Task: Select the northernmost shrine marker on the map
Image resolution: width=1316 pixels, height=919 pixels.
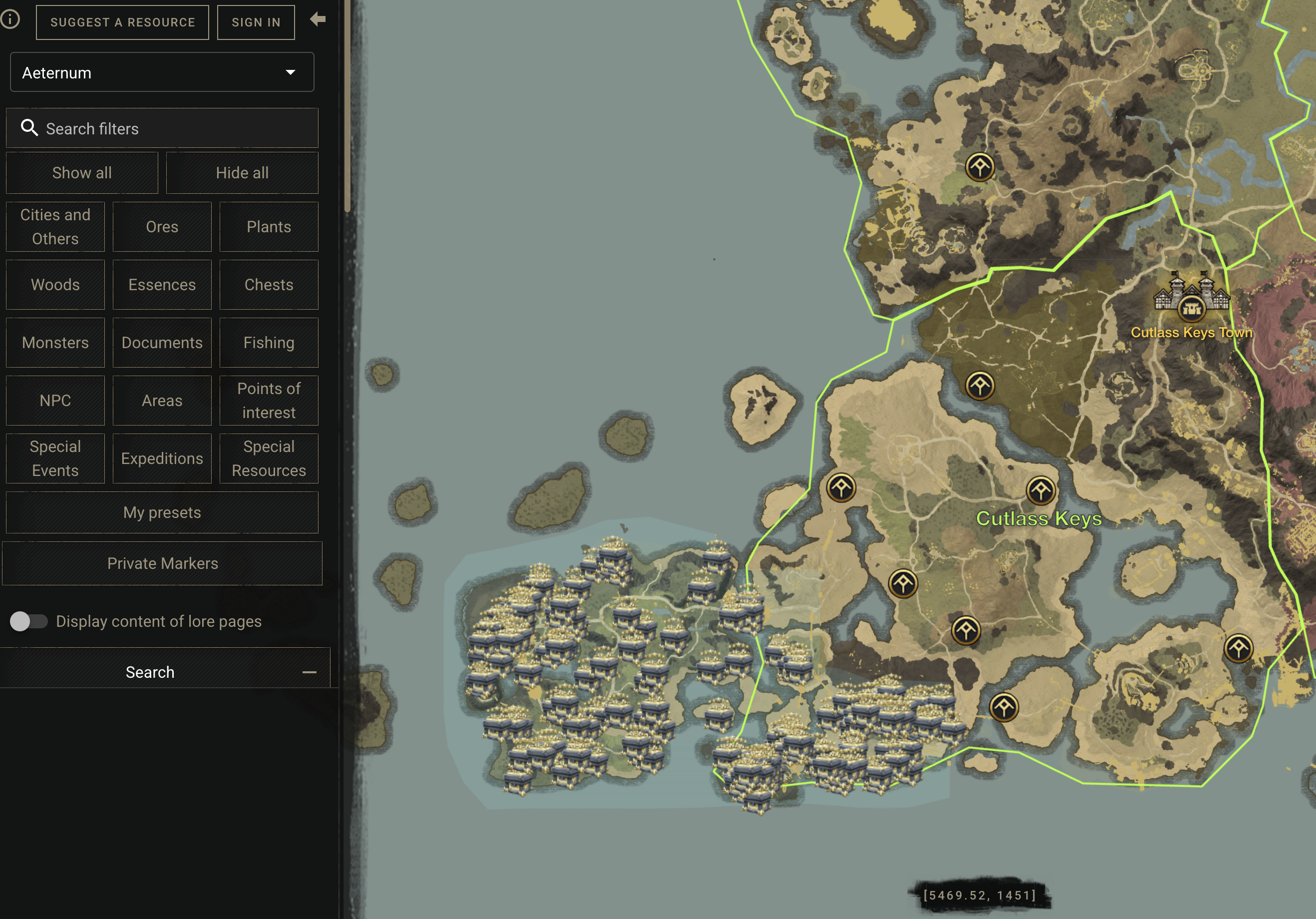Action: pos(980,167)
